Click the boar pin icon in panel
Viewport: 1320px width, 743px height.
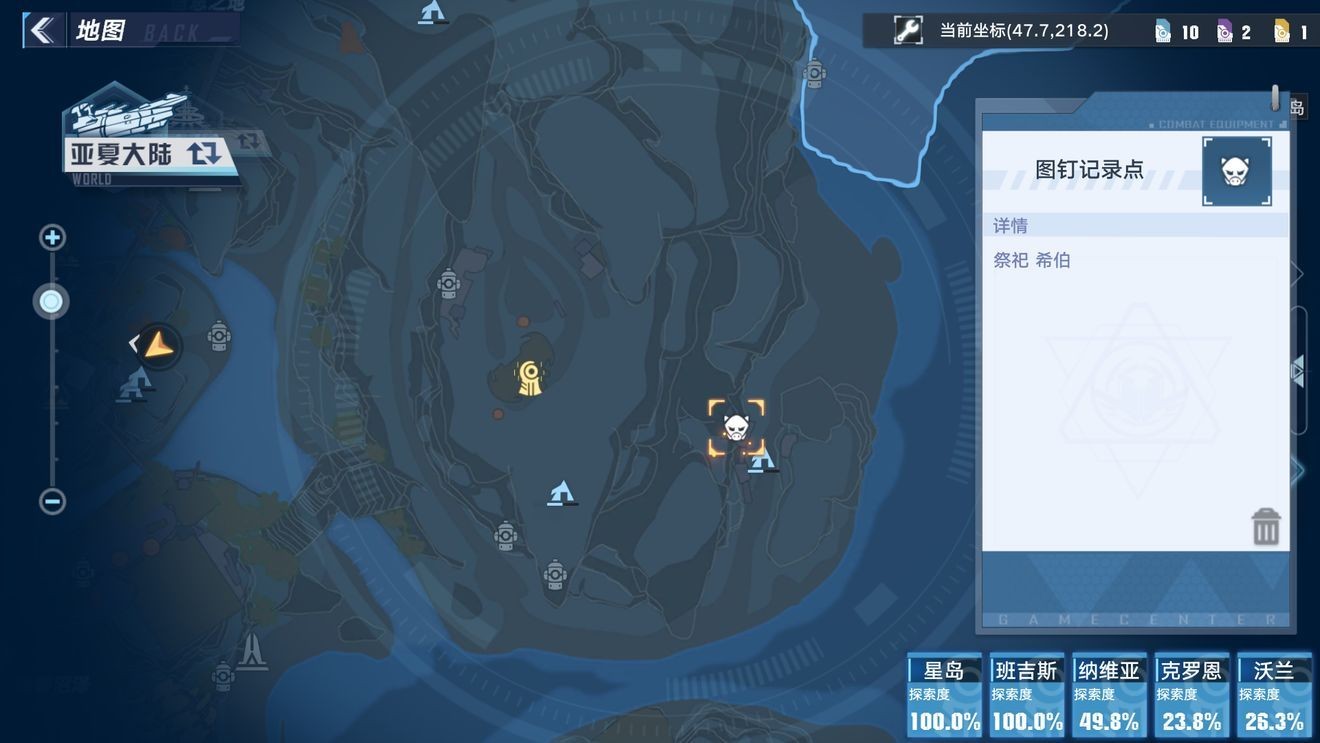pos(1236,171)
